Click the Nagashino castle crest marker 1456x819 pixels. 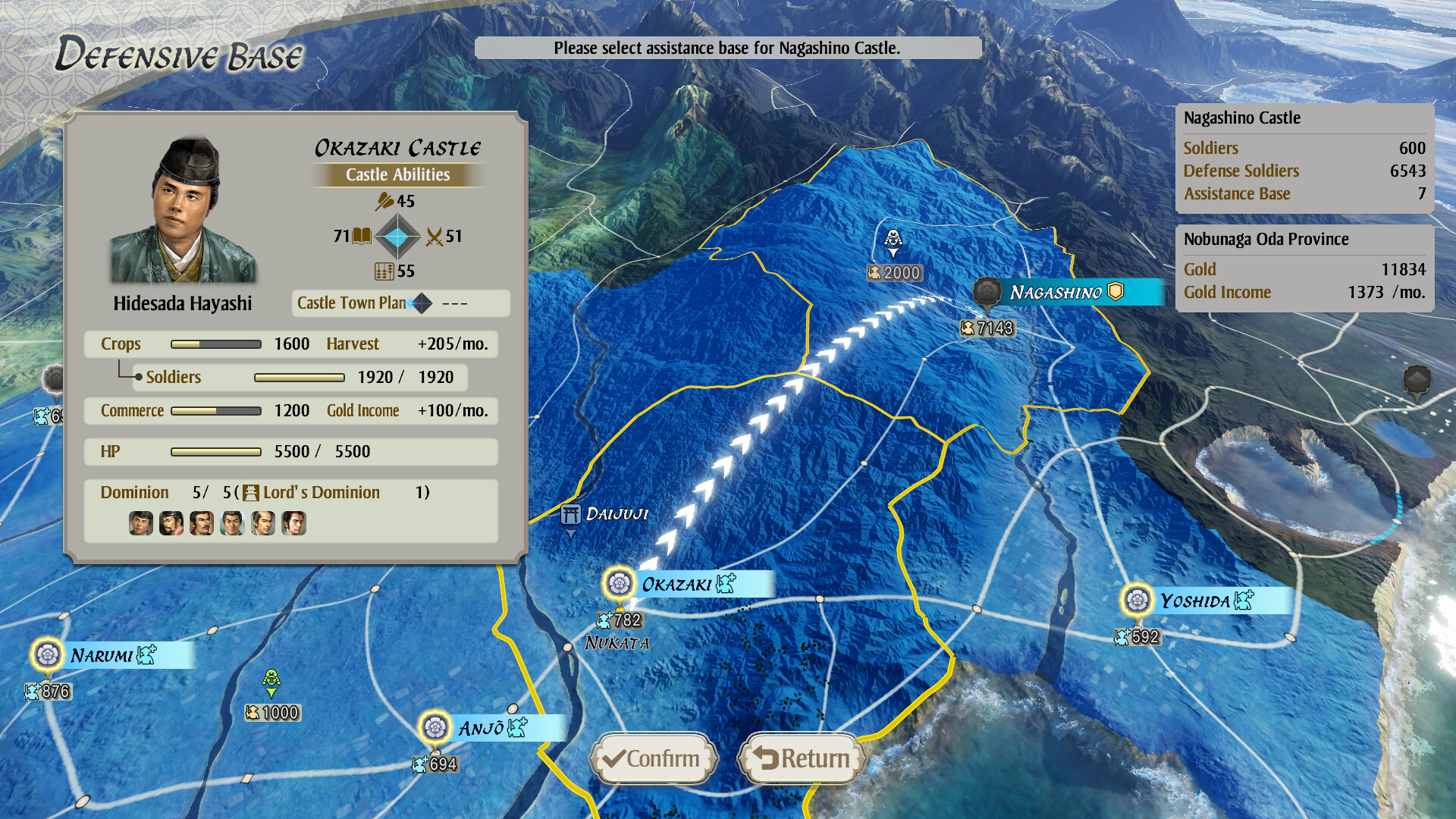987,290
